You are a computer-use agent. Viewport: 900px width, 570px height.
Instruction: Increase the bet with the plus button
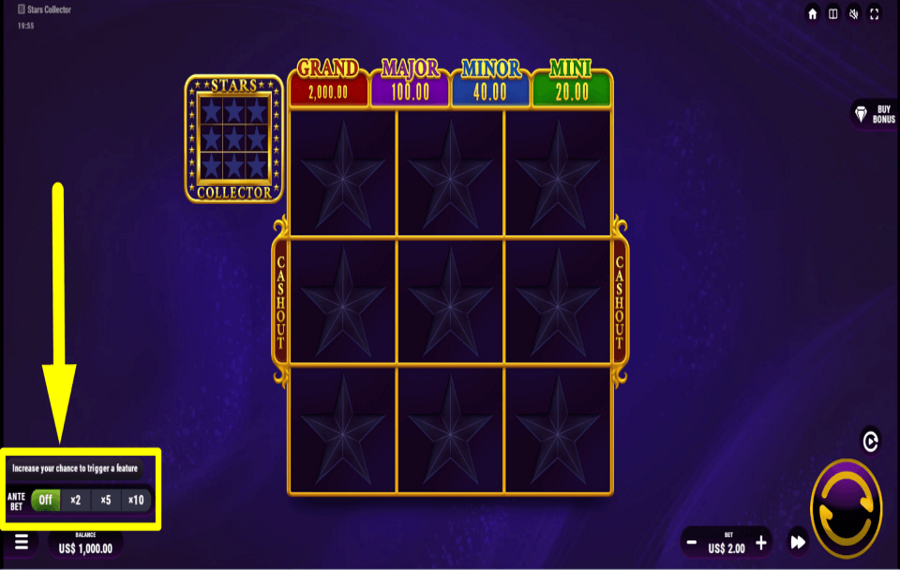761,543
